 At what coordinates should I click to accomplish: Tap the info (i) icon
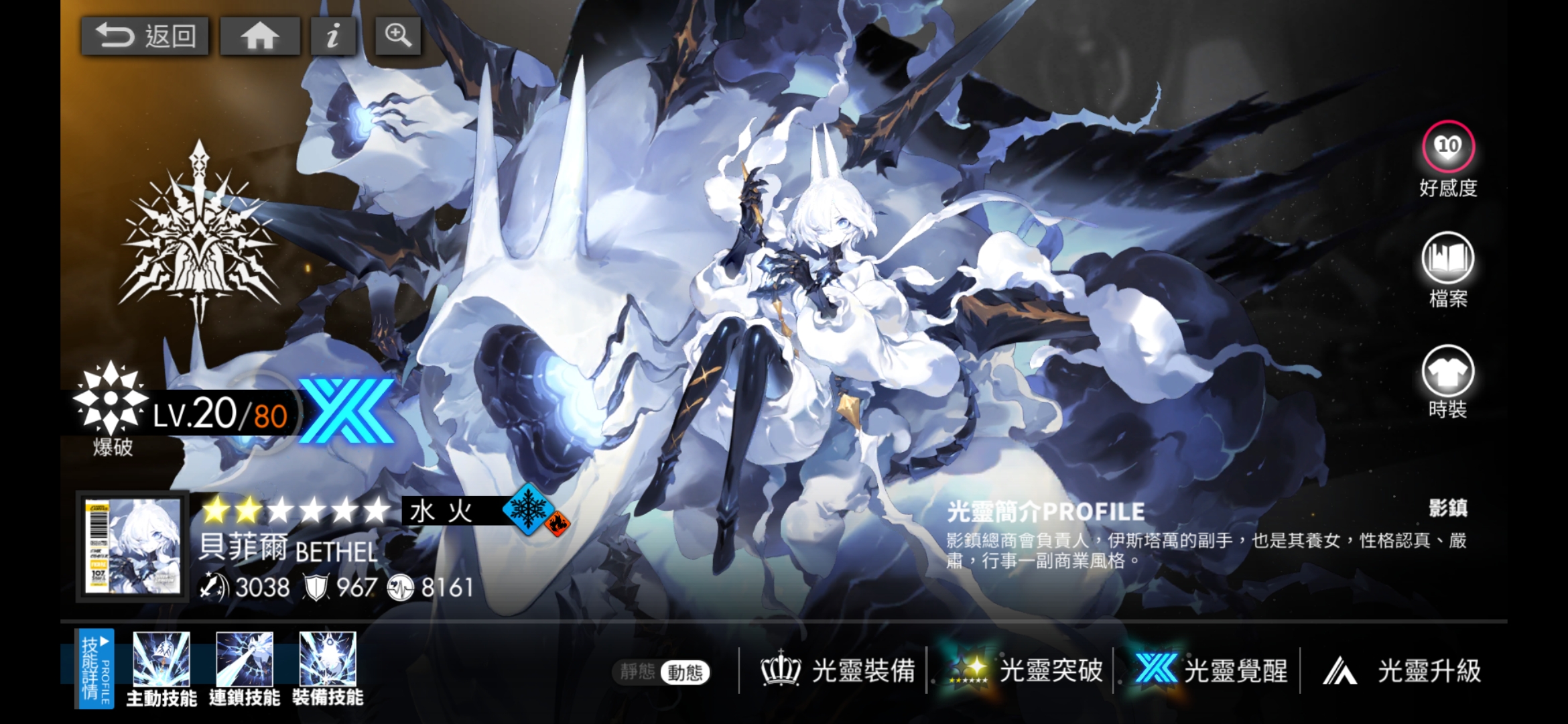click(x=333, y=36)
